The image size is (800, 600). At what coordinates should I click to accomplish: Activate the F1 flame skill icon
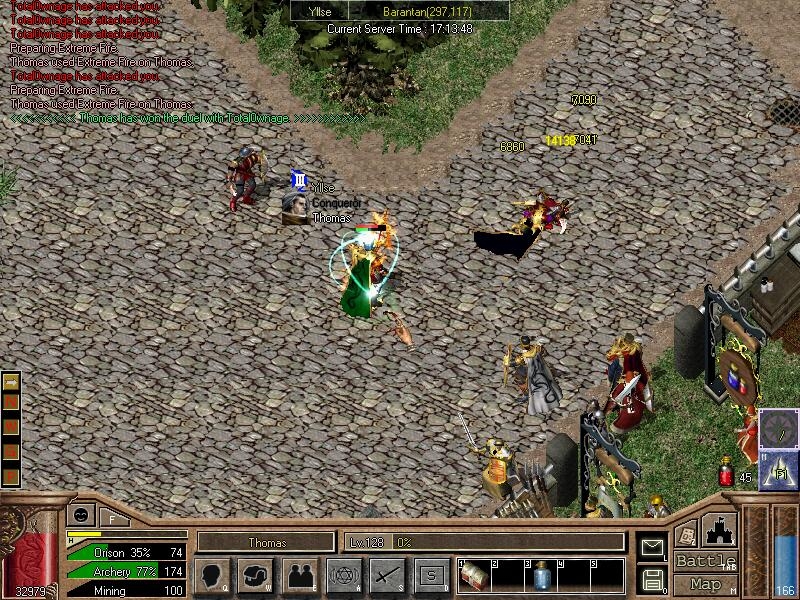(x=778, y=468)
